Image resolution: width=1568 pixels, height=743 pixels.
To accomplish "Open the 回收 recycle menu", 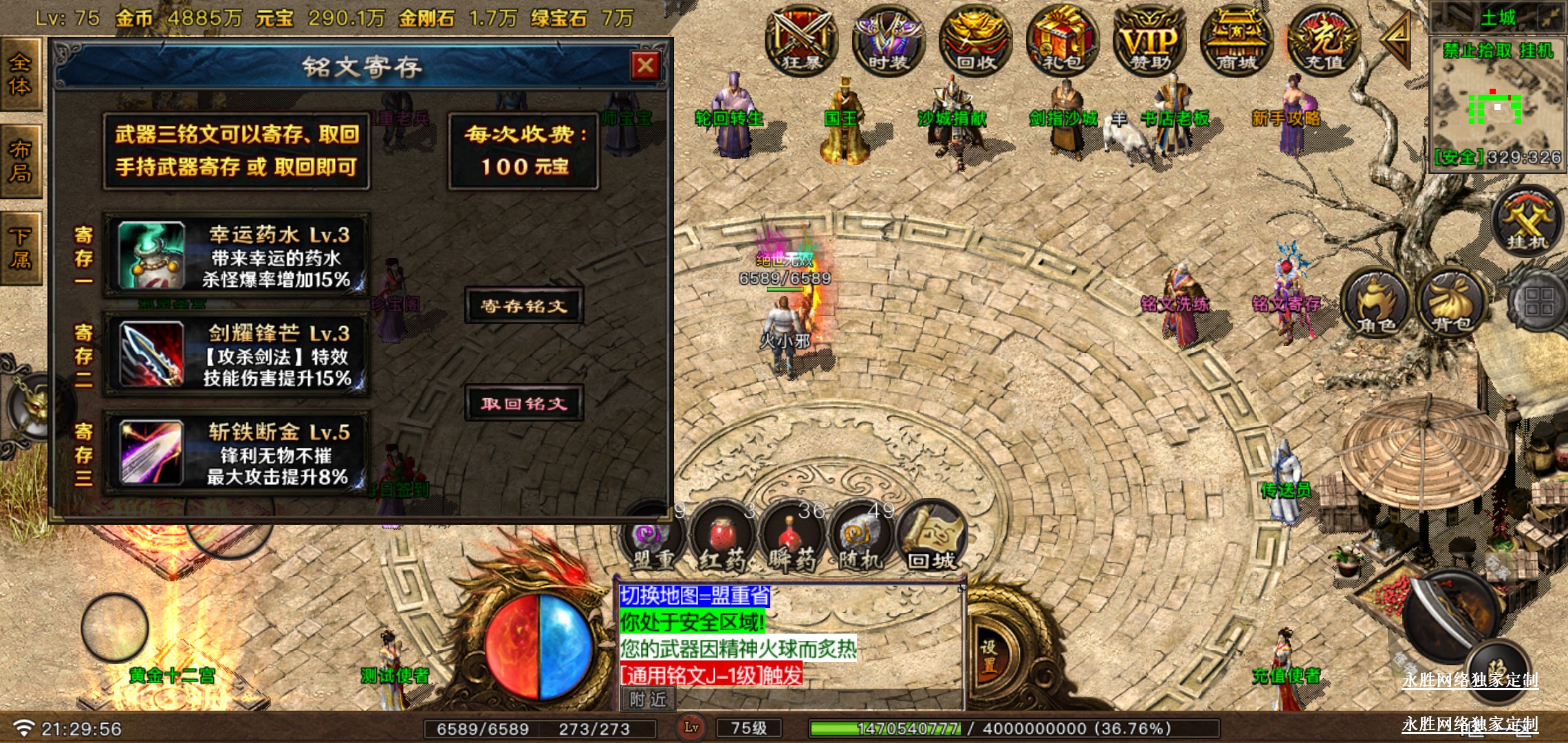I will [975, 40].
